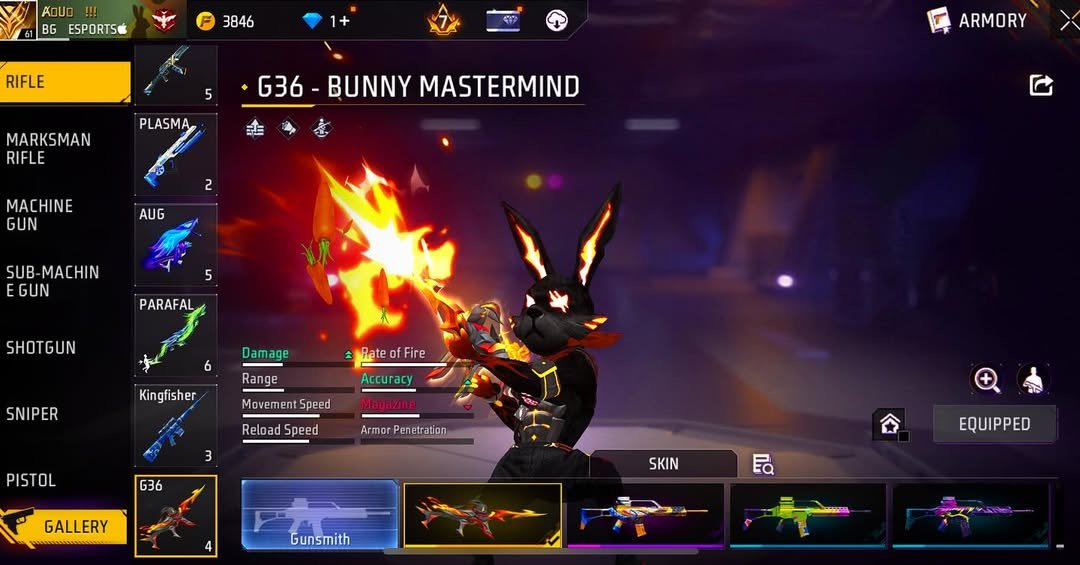The height and width of the screenshot is (565, 1080).
Task: Choose the AUG weapon thumbnail
Action: (176, 245)
